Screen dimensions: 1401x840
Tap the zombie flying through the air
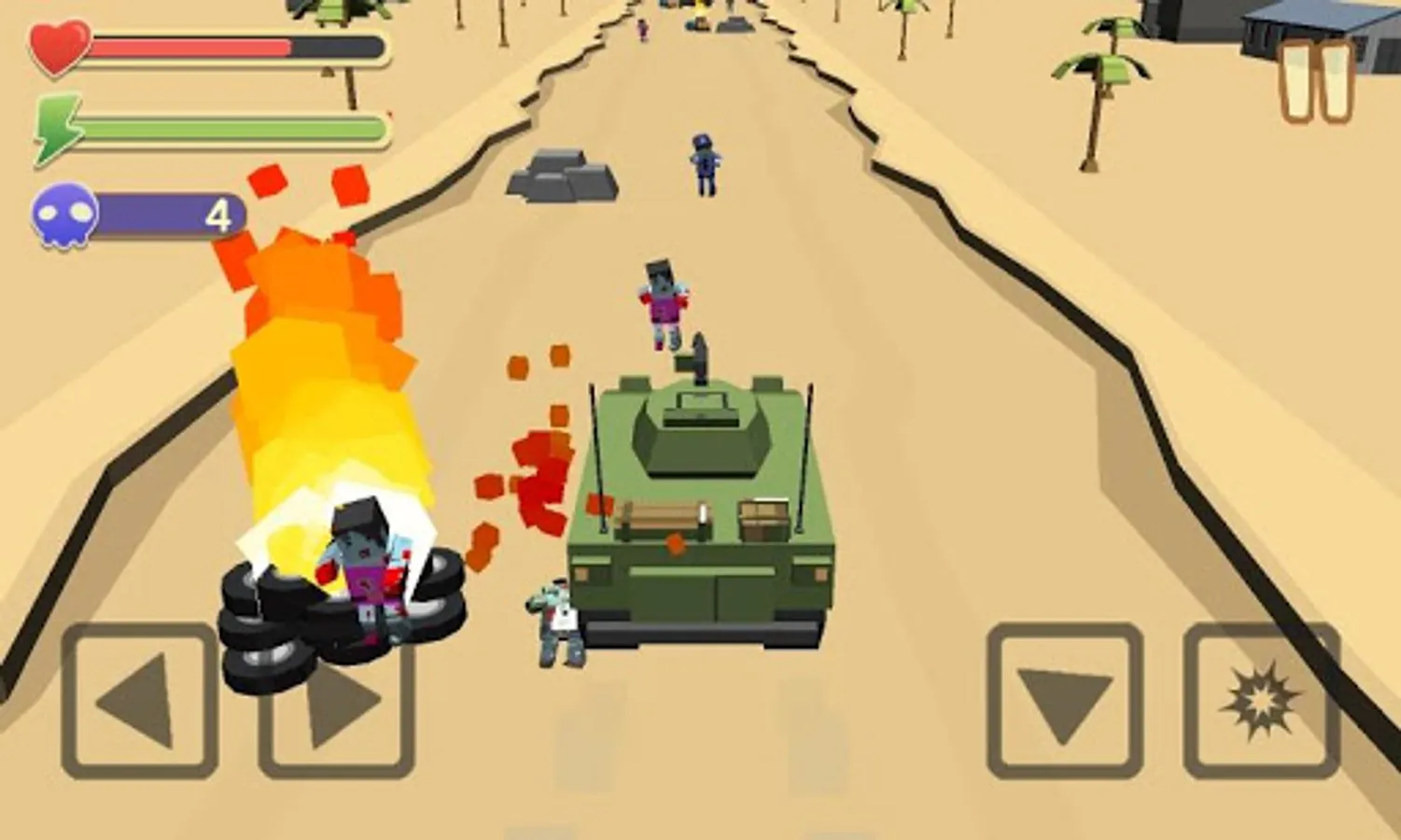click(663, 299)
